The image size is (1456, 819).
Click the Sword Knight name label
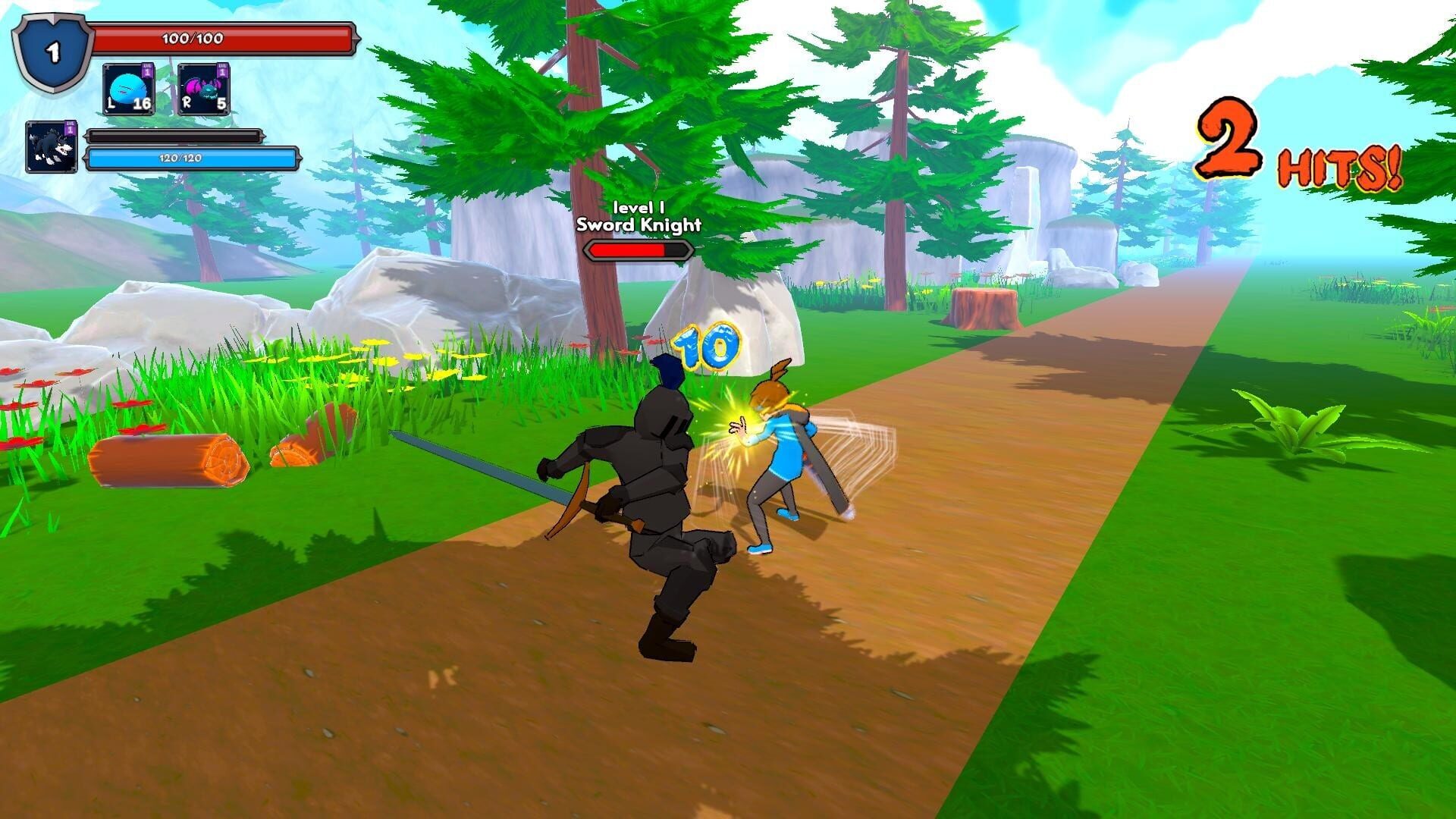coord(639,224)
